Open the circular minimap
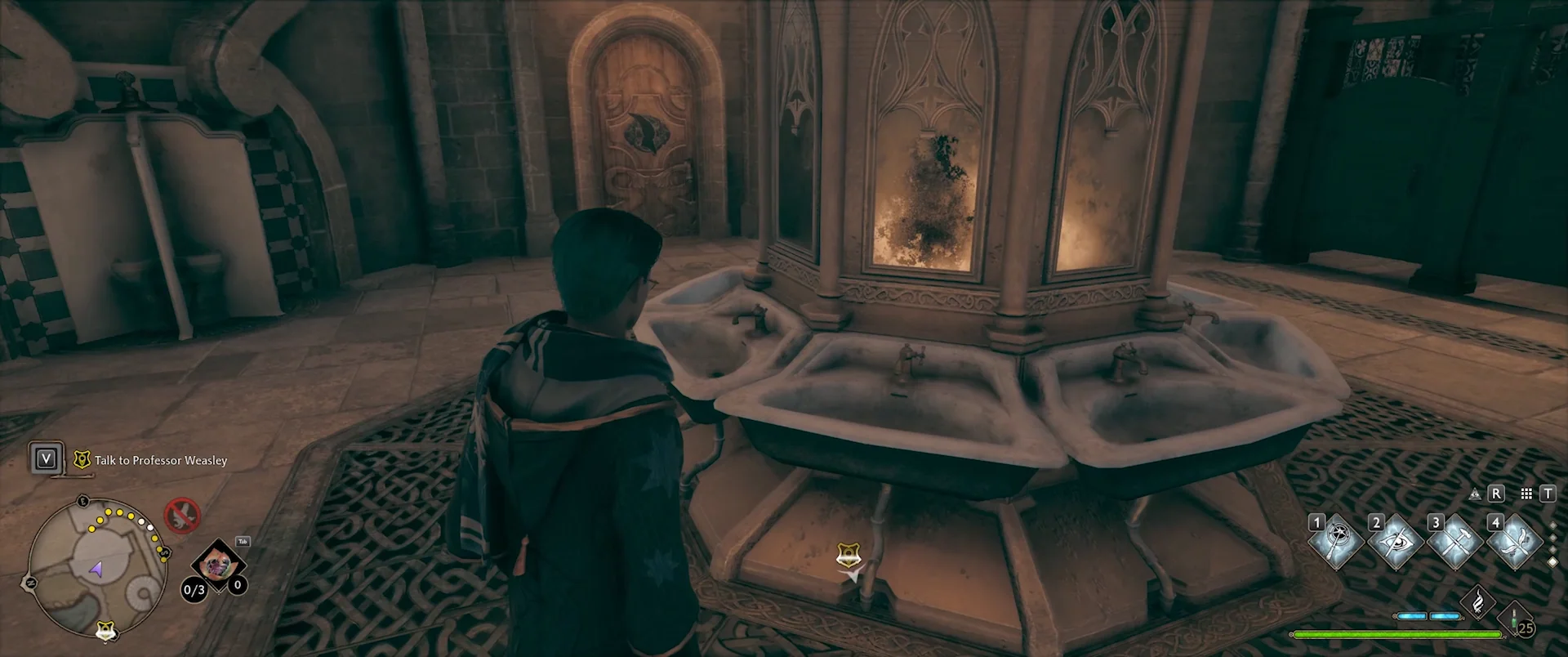Viewport: 1568px width, 657px height. coord(96,566)
